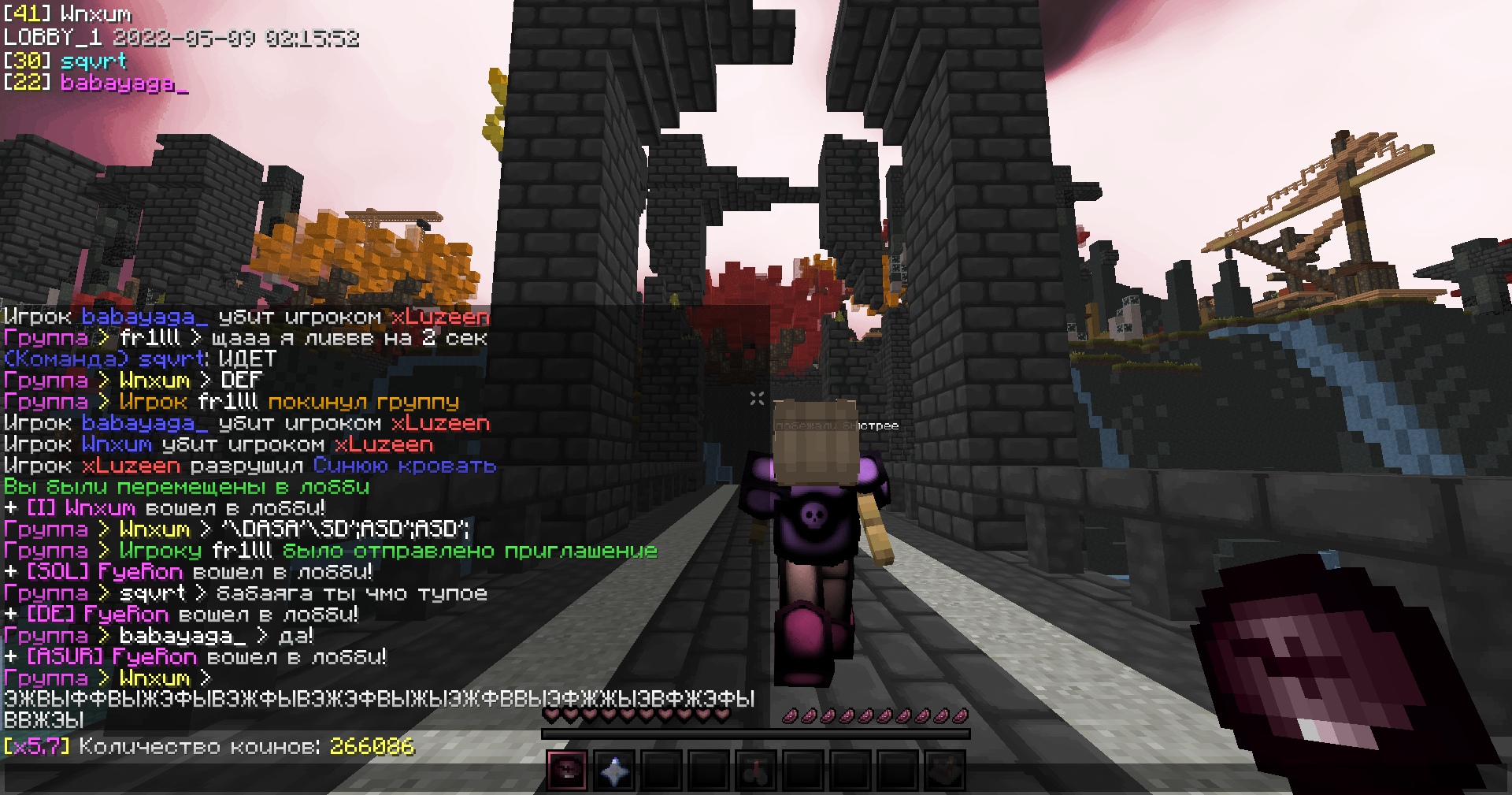Image resolution: width=1512 pixels, height=795 pixels.
Task: Click the crosshair at screen center
Action: (x=756, y=399)
